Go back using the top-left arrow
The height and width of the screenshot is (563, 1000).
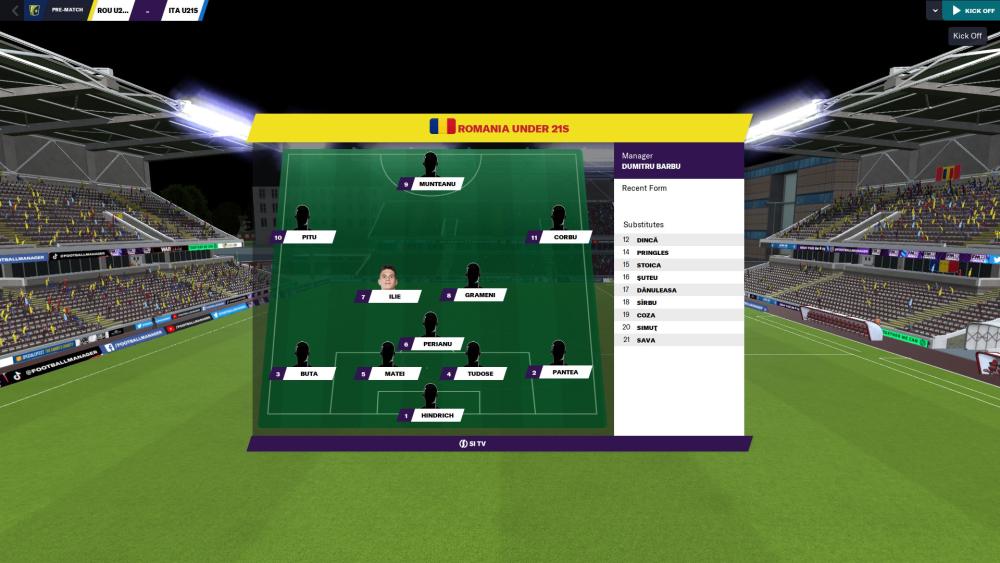pos(14,11)
